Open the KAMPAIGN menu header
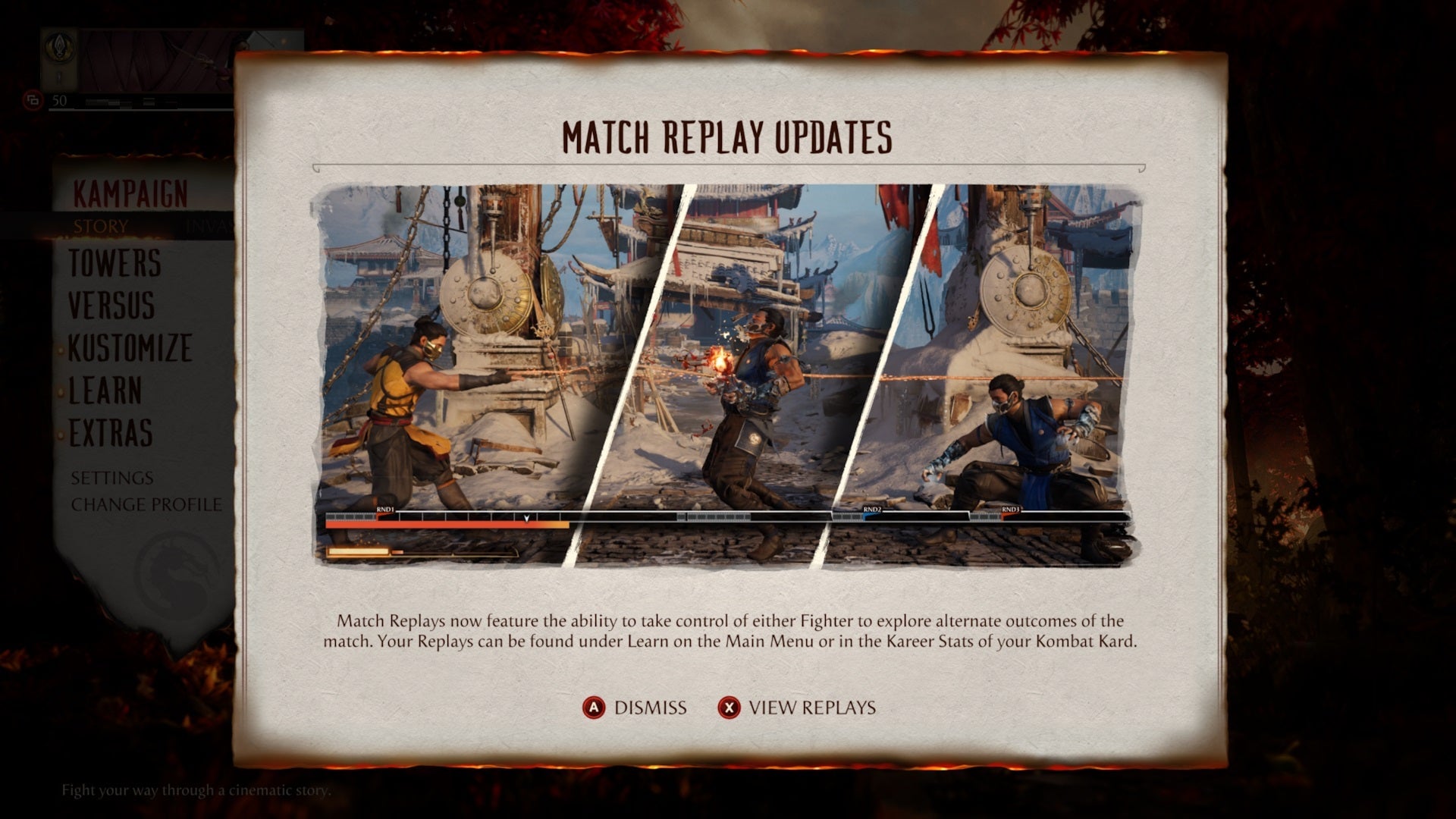This screenshot has height=819, width=1456. [129, 193]
